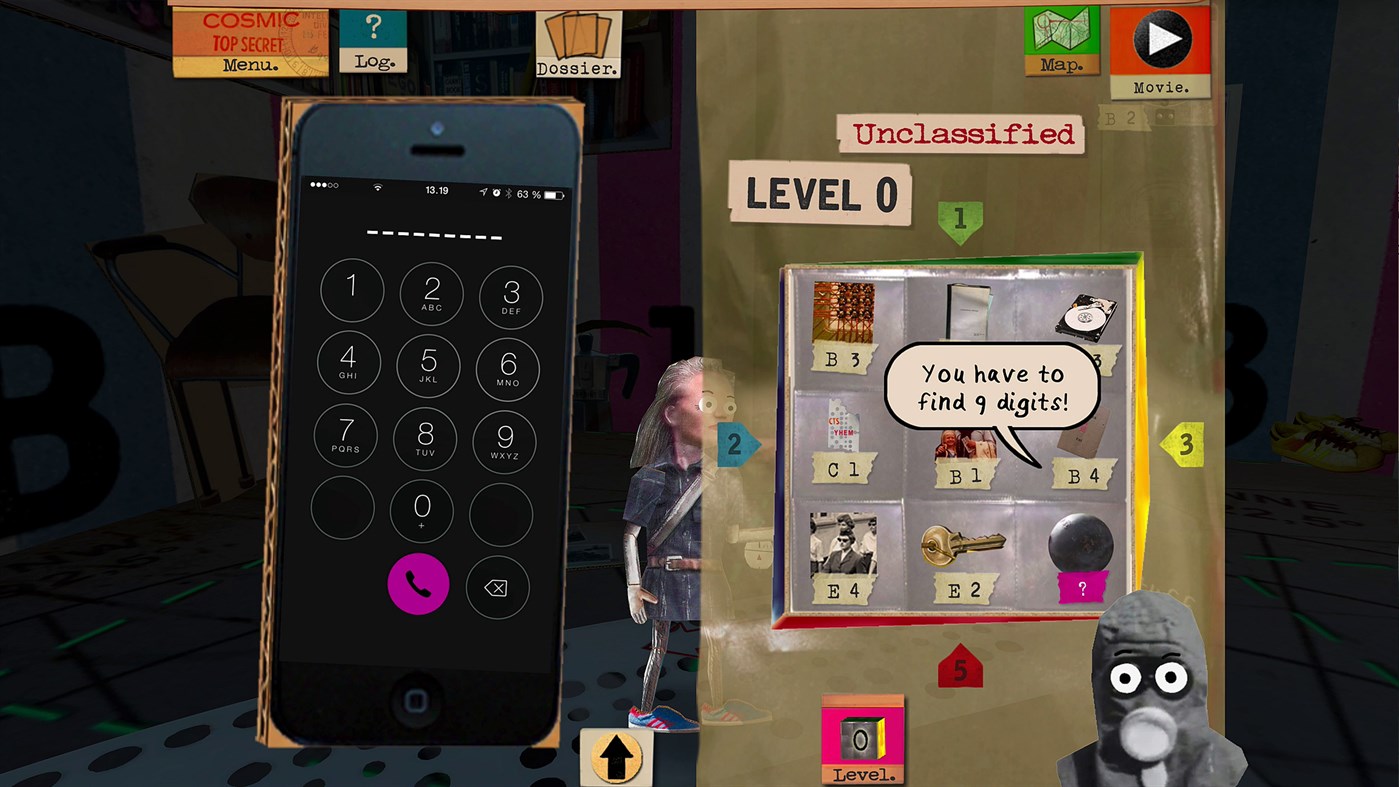Image resolution: width=1399 pixels, height=787 pixels.
Task: Tap the pink call button
Action: 419,584
